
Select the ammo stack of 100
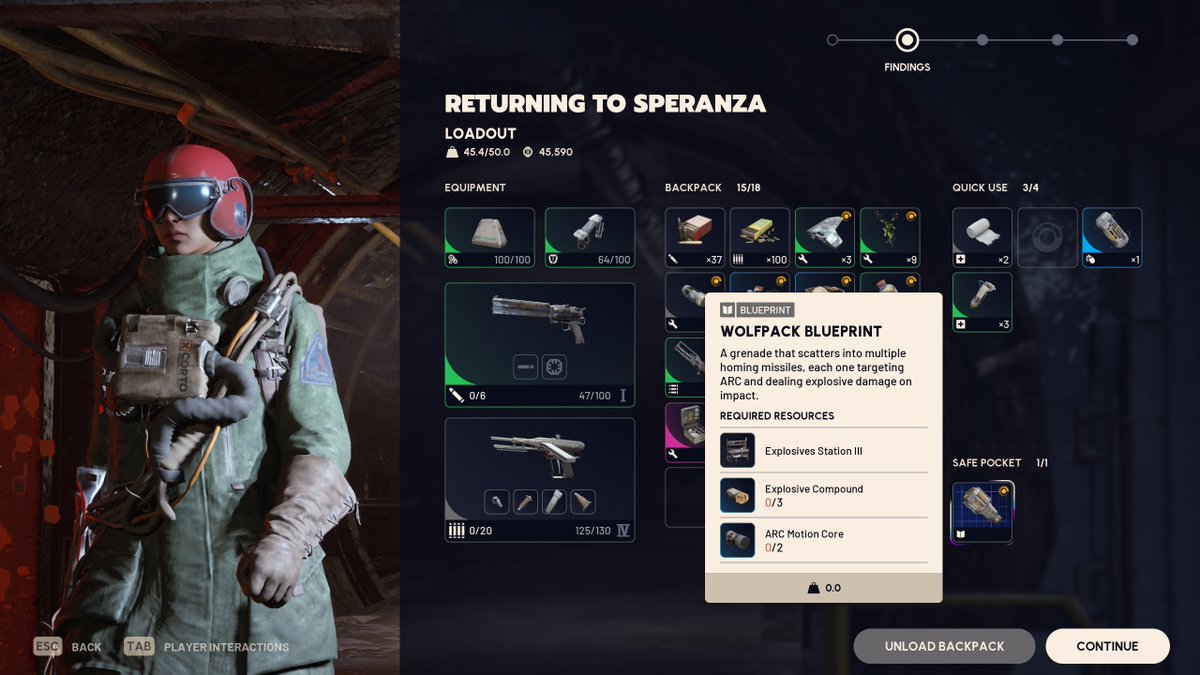(x=760, y=237)
